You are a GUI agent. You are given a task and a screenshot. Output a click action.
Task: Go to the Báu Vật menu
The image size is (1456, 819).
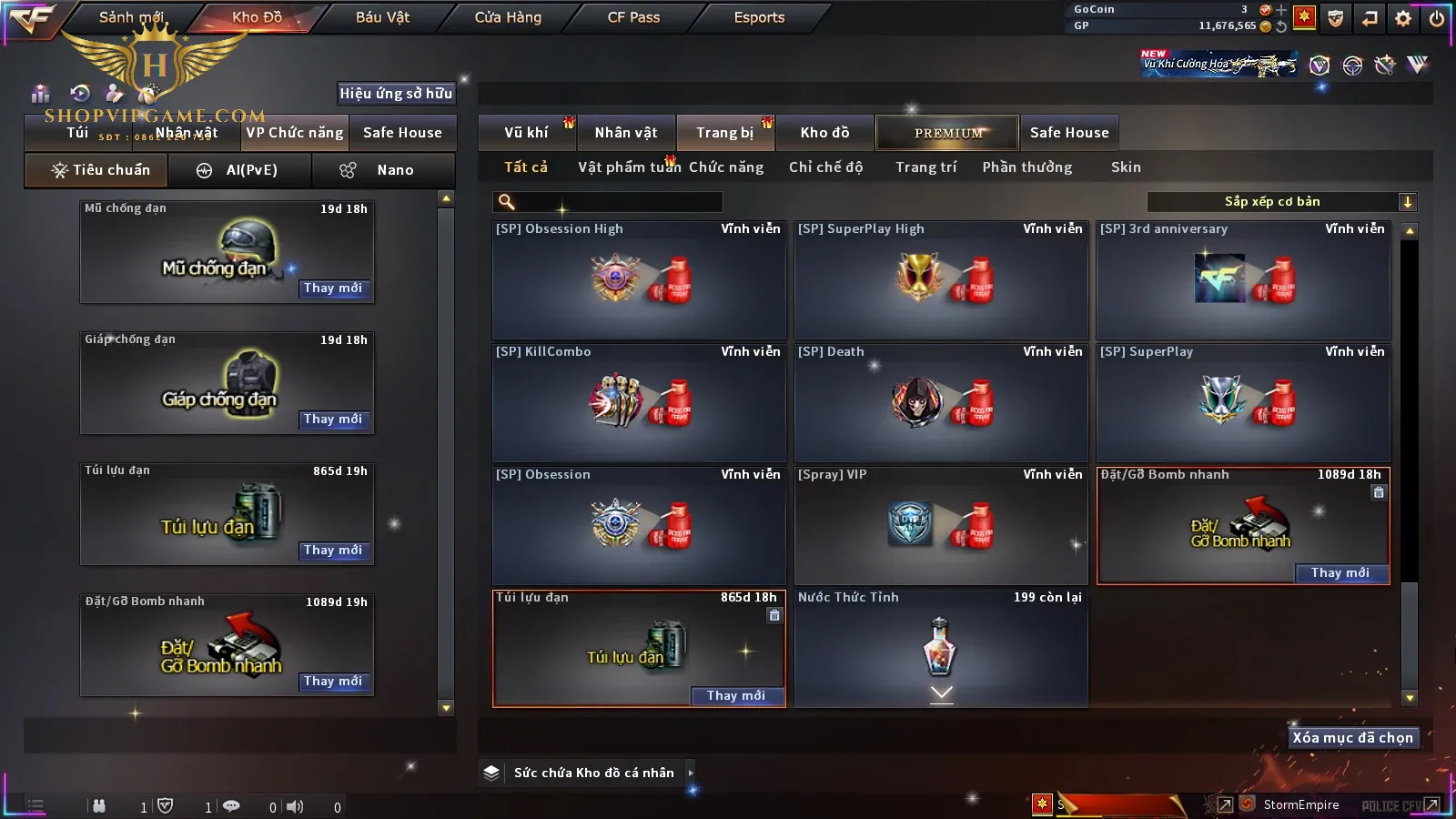coord(382,17)
